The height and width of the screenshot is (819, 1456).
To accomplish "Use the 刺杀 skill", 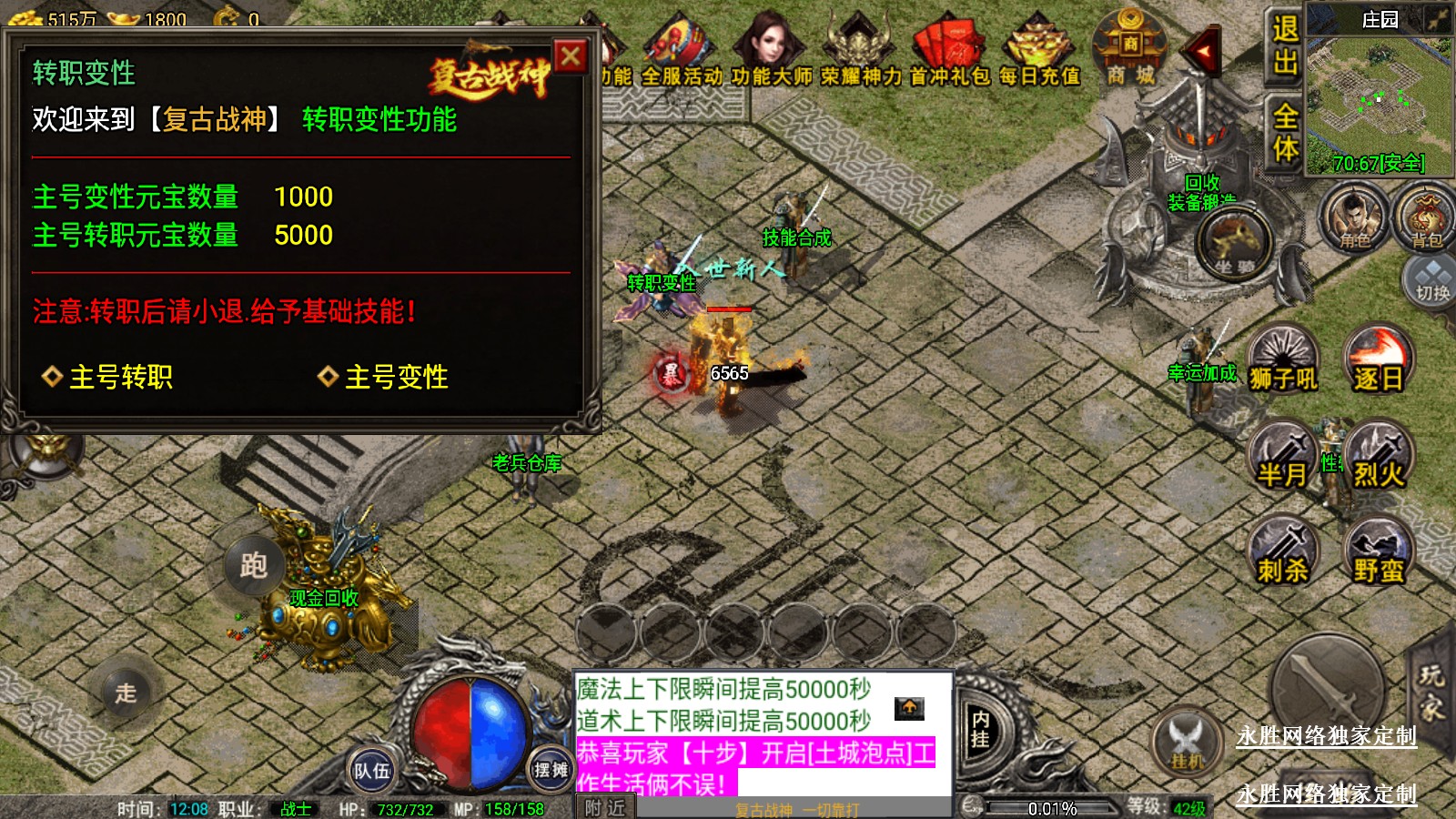I will [1282, 552].
